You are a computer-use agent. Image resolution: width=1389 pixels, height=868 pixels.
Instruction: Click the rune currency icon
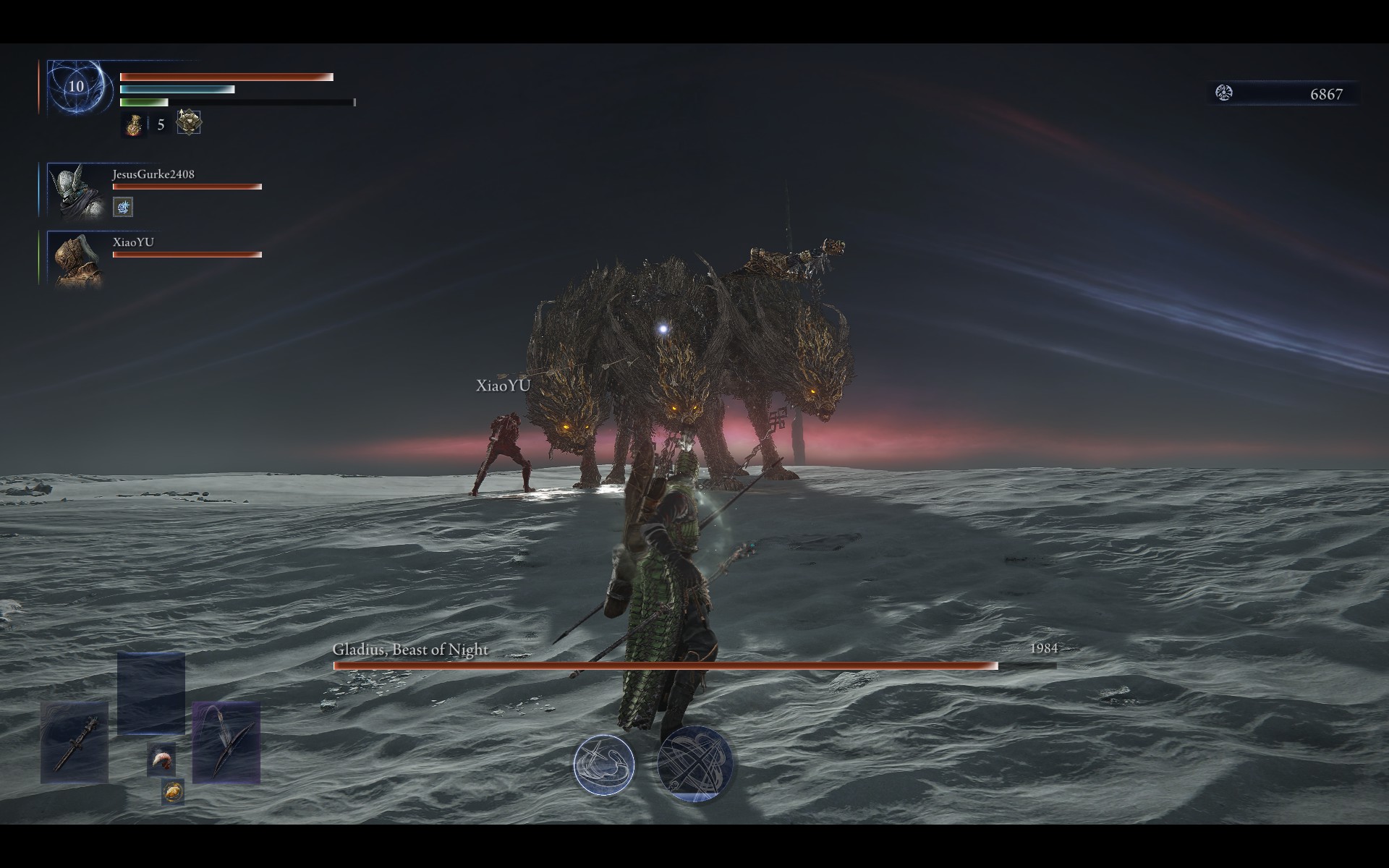(1224, 93)
